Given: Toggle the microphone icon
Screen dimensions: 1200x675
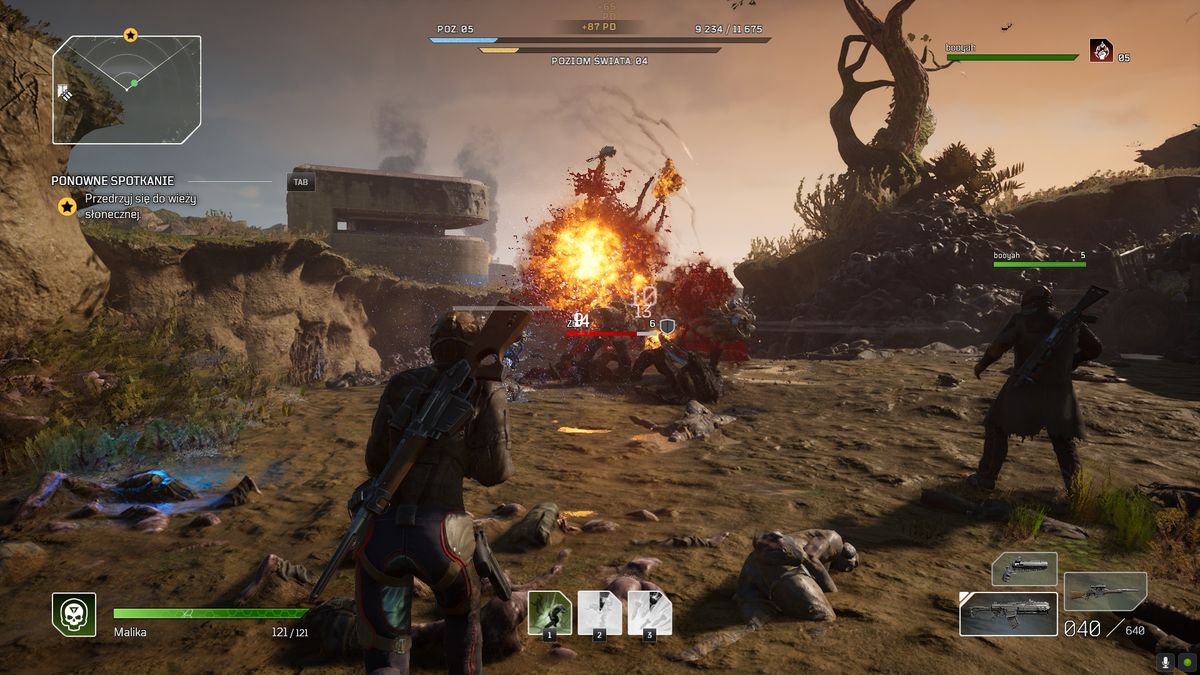Looking at the screenshot, I should [x=1165, y=661].
